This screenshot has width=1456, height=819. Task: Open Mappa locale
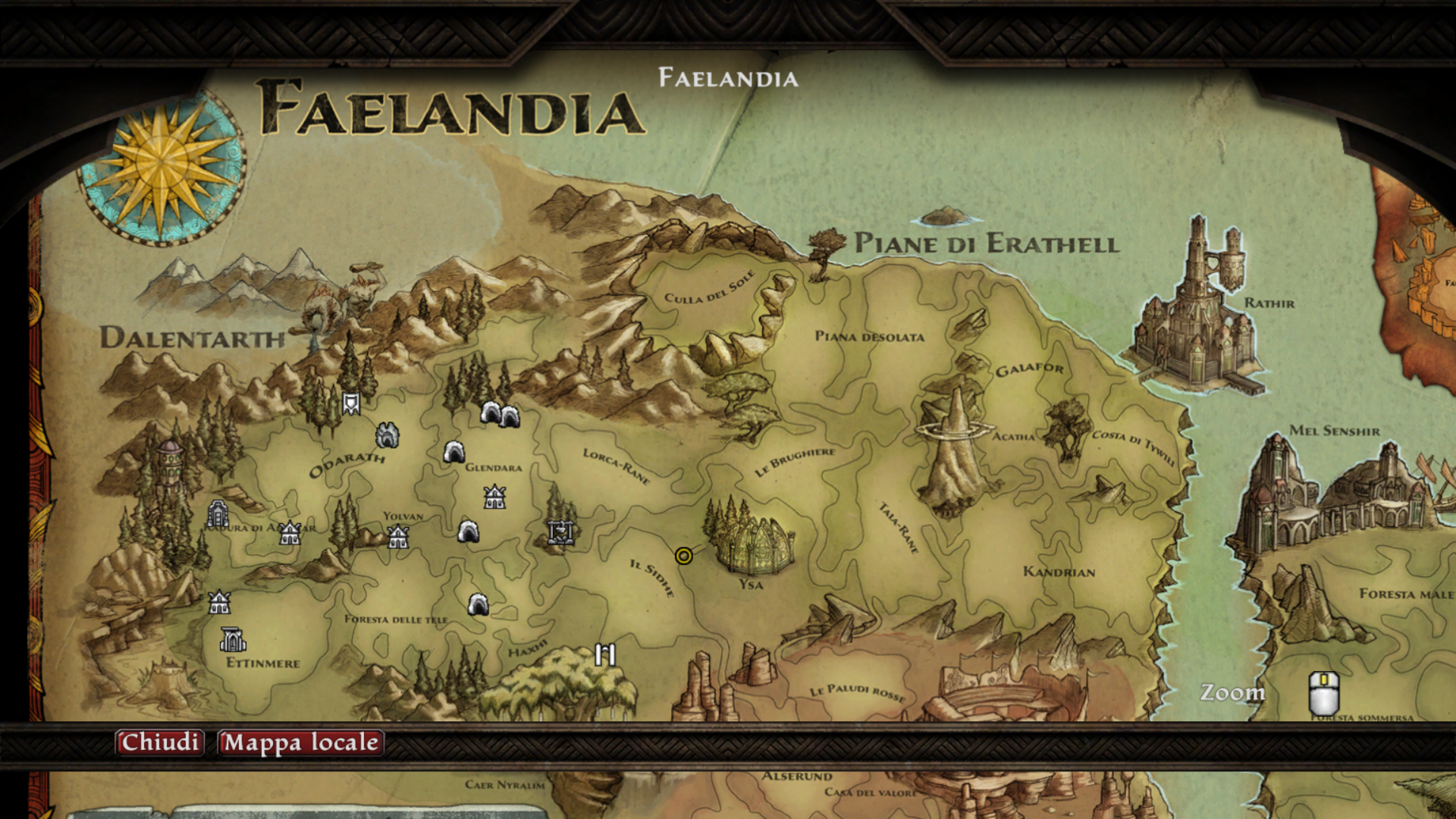point(300,743)
